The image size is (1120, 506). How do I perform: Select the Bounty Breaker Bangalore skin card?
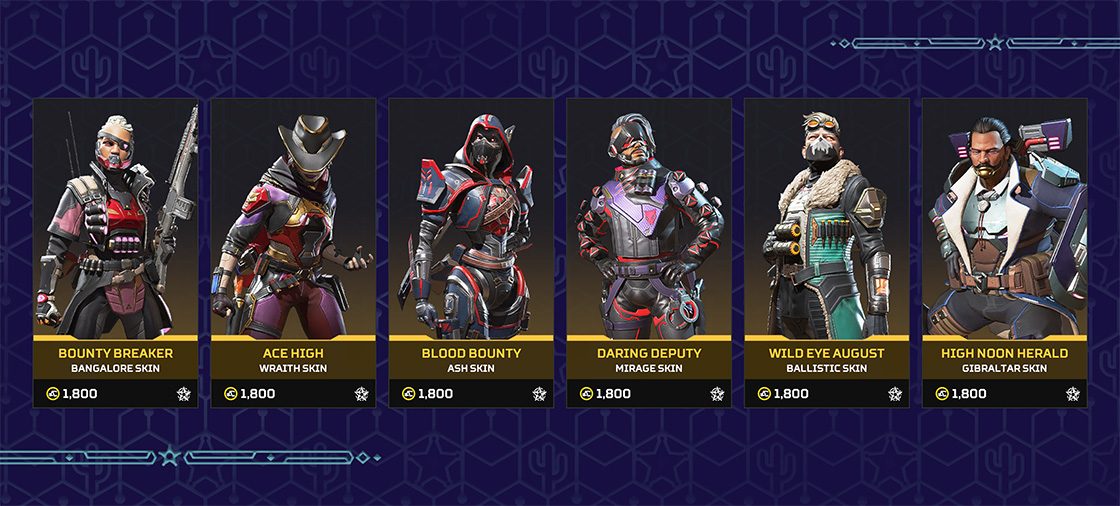click(115, 252)
